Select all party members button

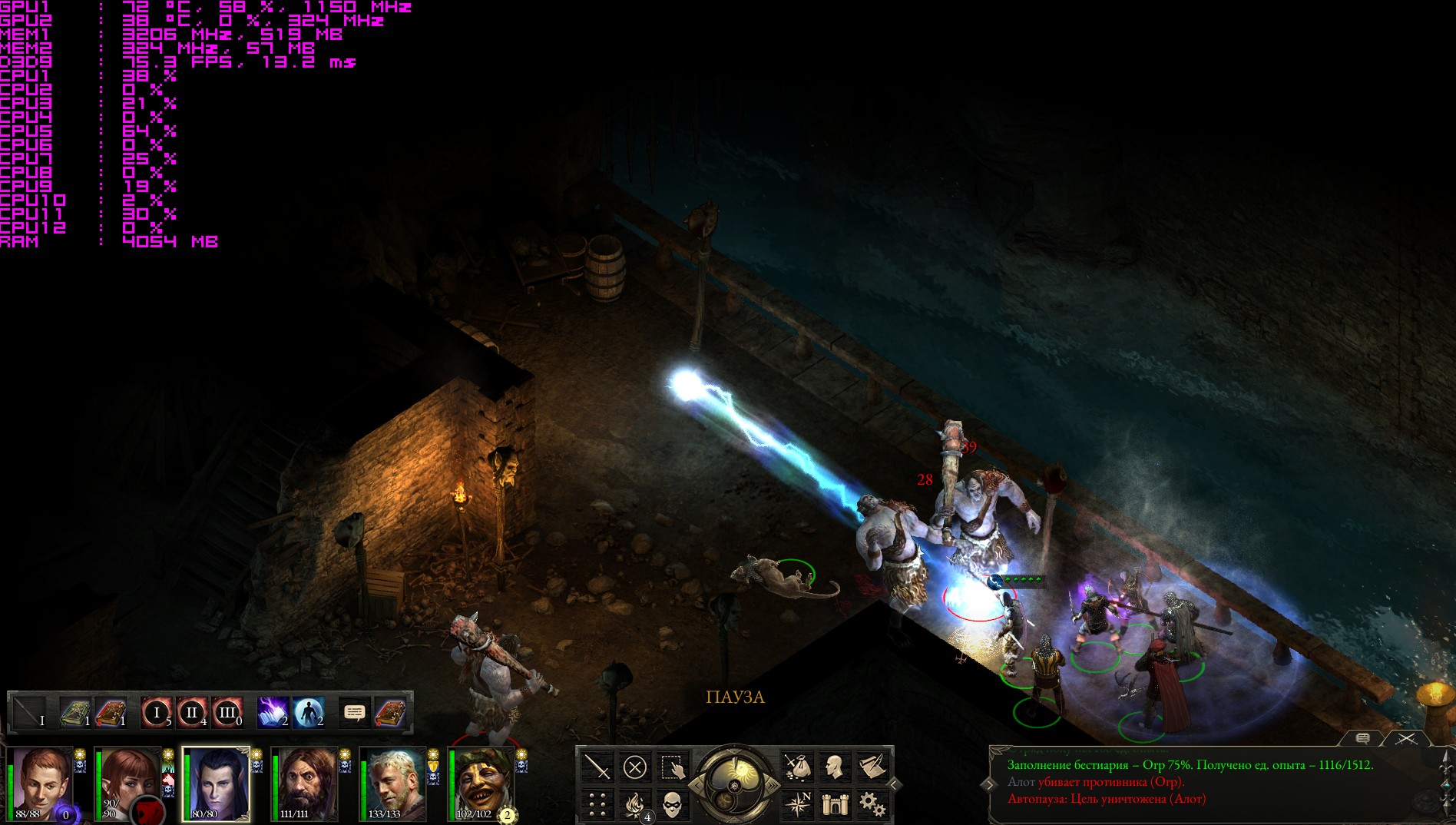[x=673, y=767]
